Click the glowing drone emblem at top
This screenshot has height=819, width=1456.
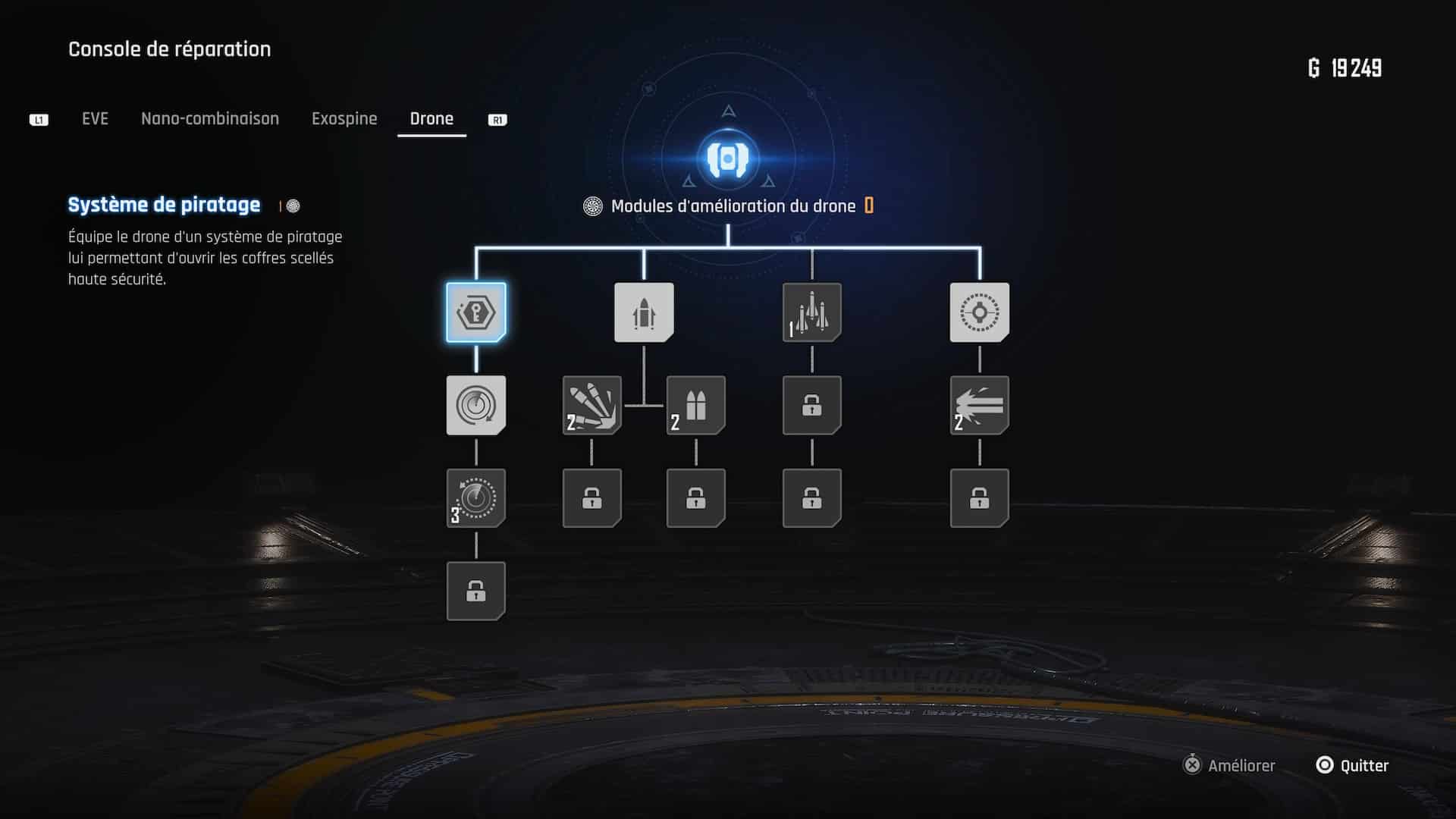click(x=728, y=158)
